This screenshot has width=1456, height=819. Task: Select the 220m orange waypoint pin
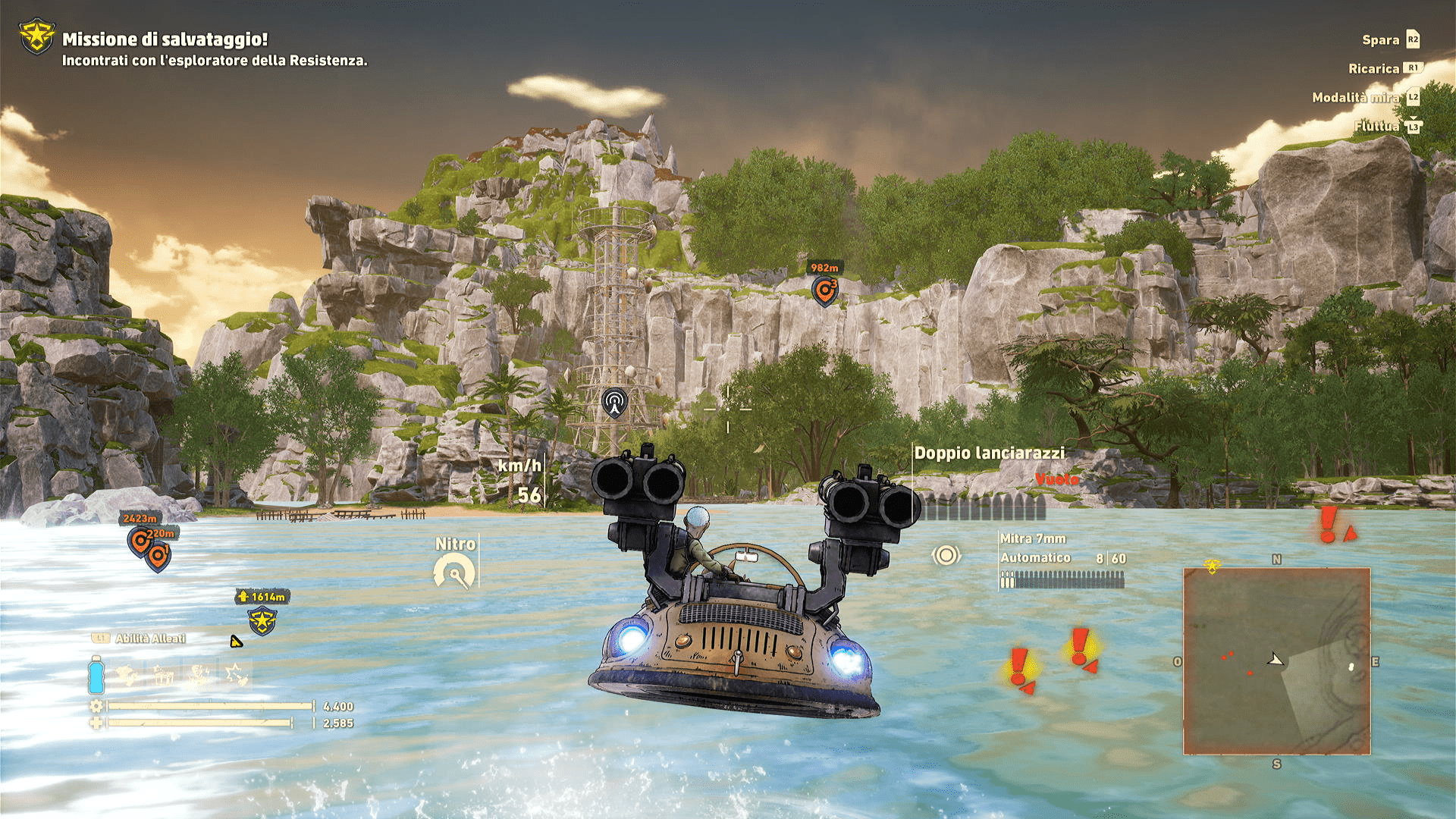(x=158, y=557)
